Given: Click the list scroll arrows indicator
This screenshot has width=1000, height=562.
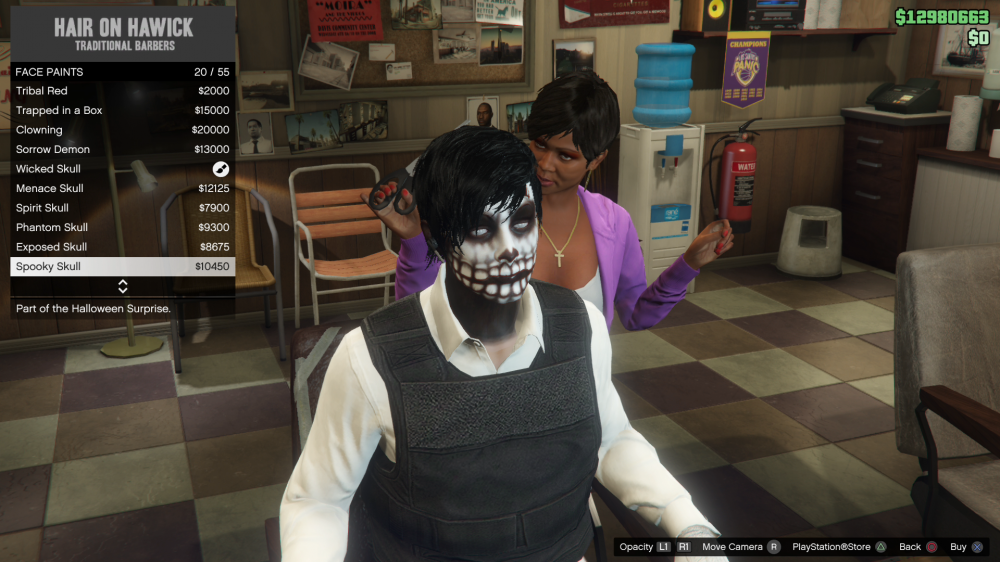Looking at the screenshot, I should 123,287.
